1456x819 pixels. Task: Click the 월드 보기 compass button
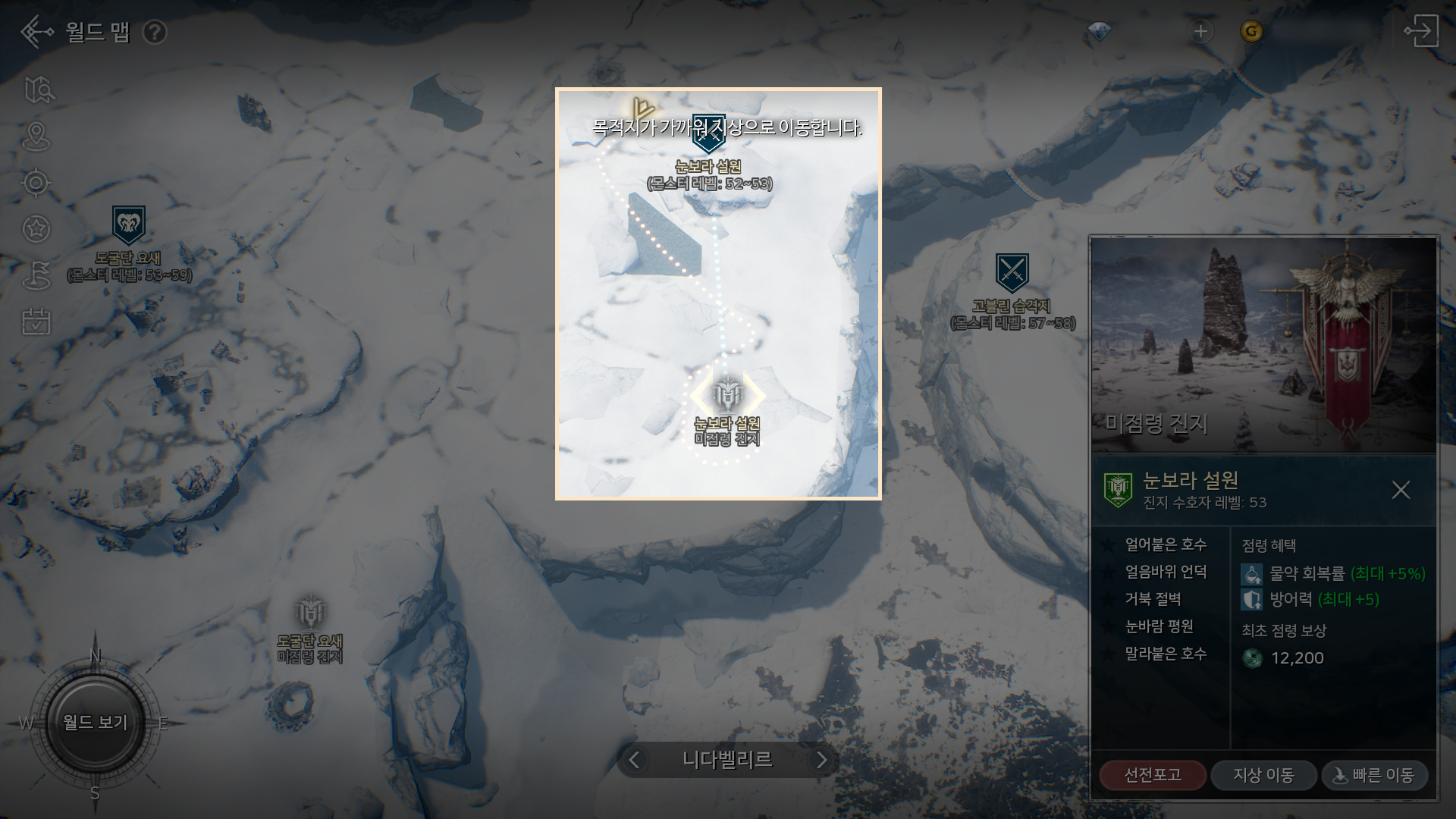point(95,722)
